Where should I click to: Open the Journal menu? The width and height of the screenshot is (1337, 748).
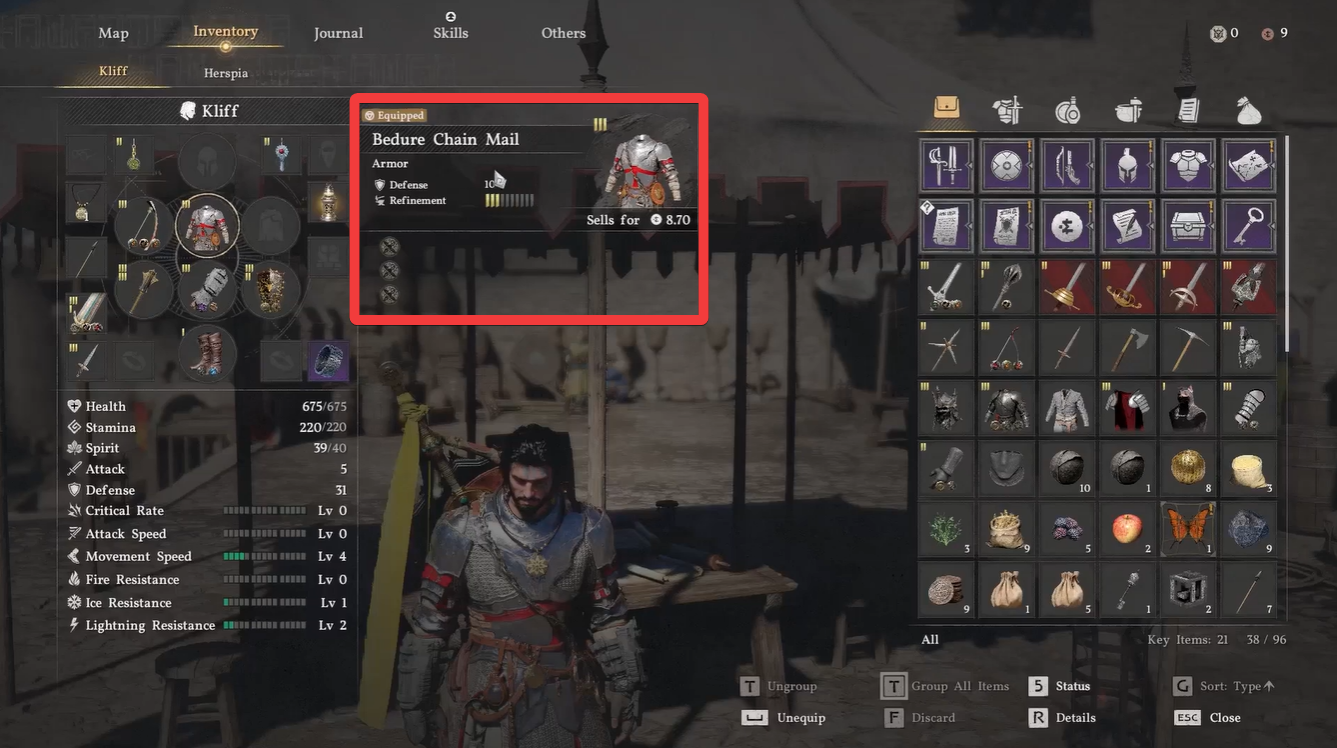[x=338, y=32]
